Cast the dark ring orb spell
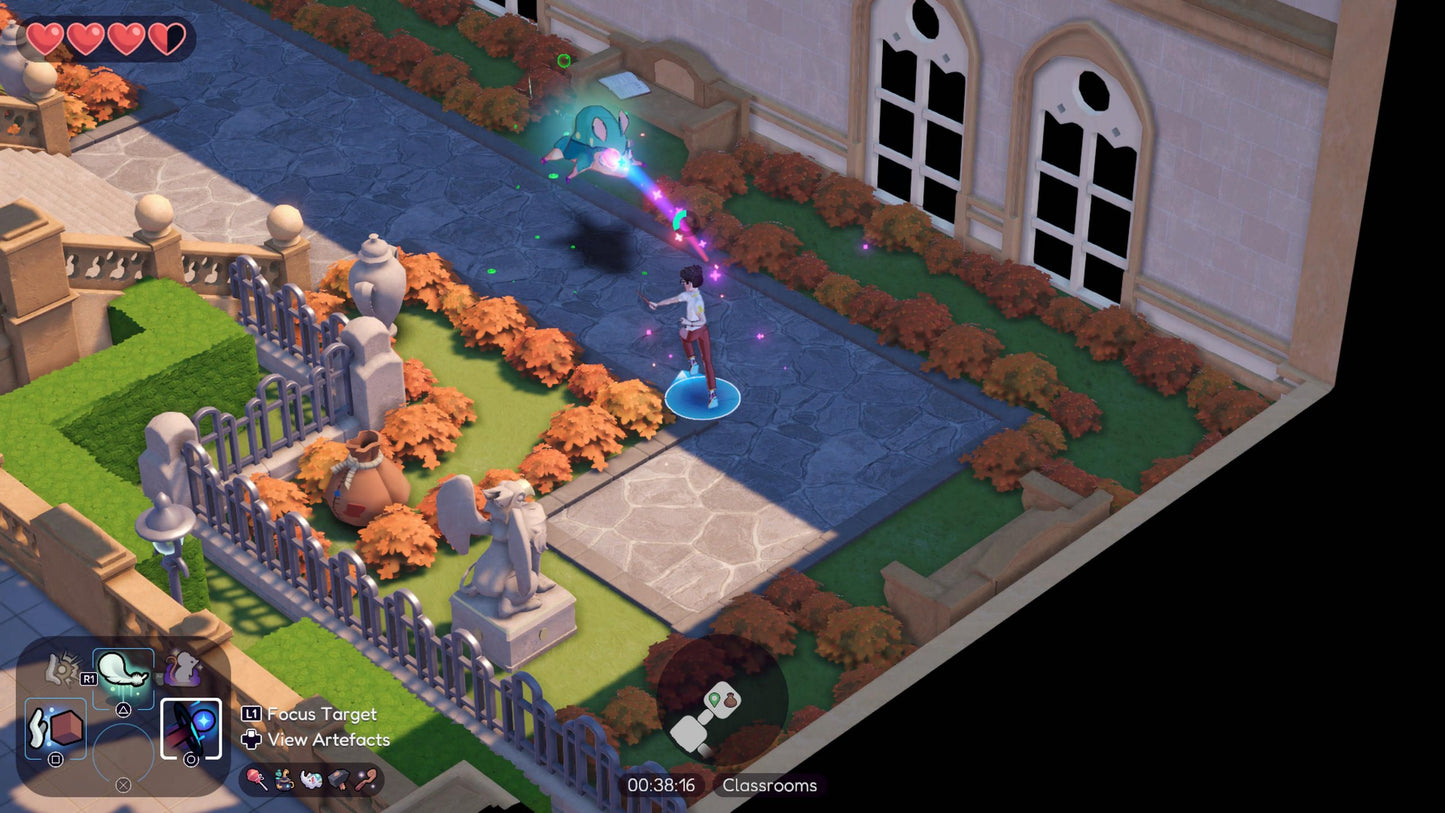The width and height of the screenshot is (1445, 813). tap(191, 729)
